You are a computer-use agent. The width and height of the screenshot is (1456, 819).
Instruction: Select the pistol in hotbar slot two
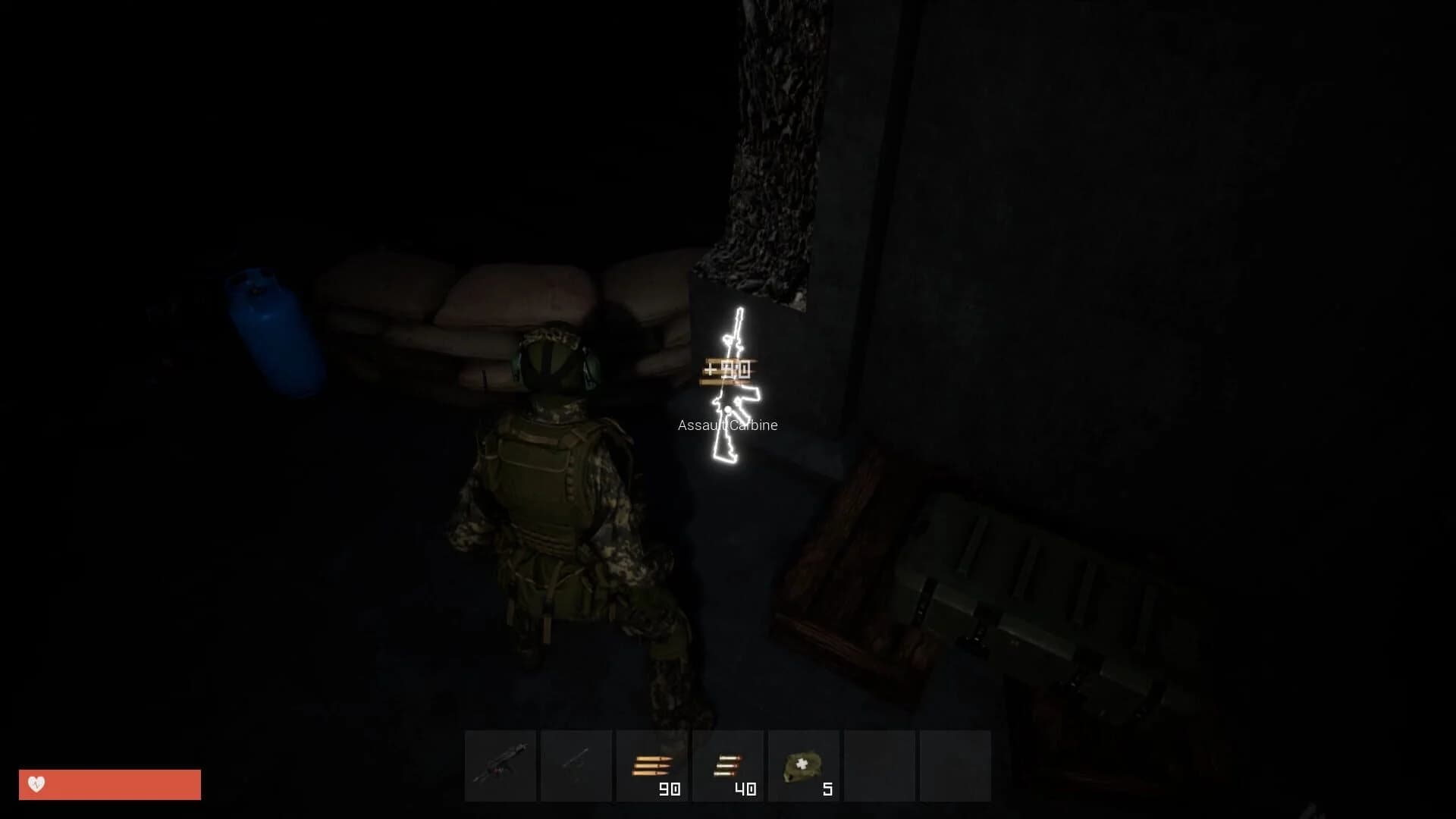tap(577, 764)
